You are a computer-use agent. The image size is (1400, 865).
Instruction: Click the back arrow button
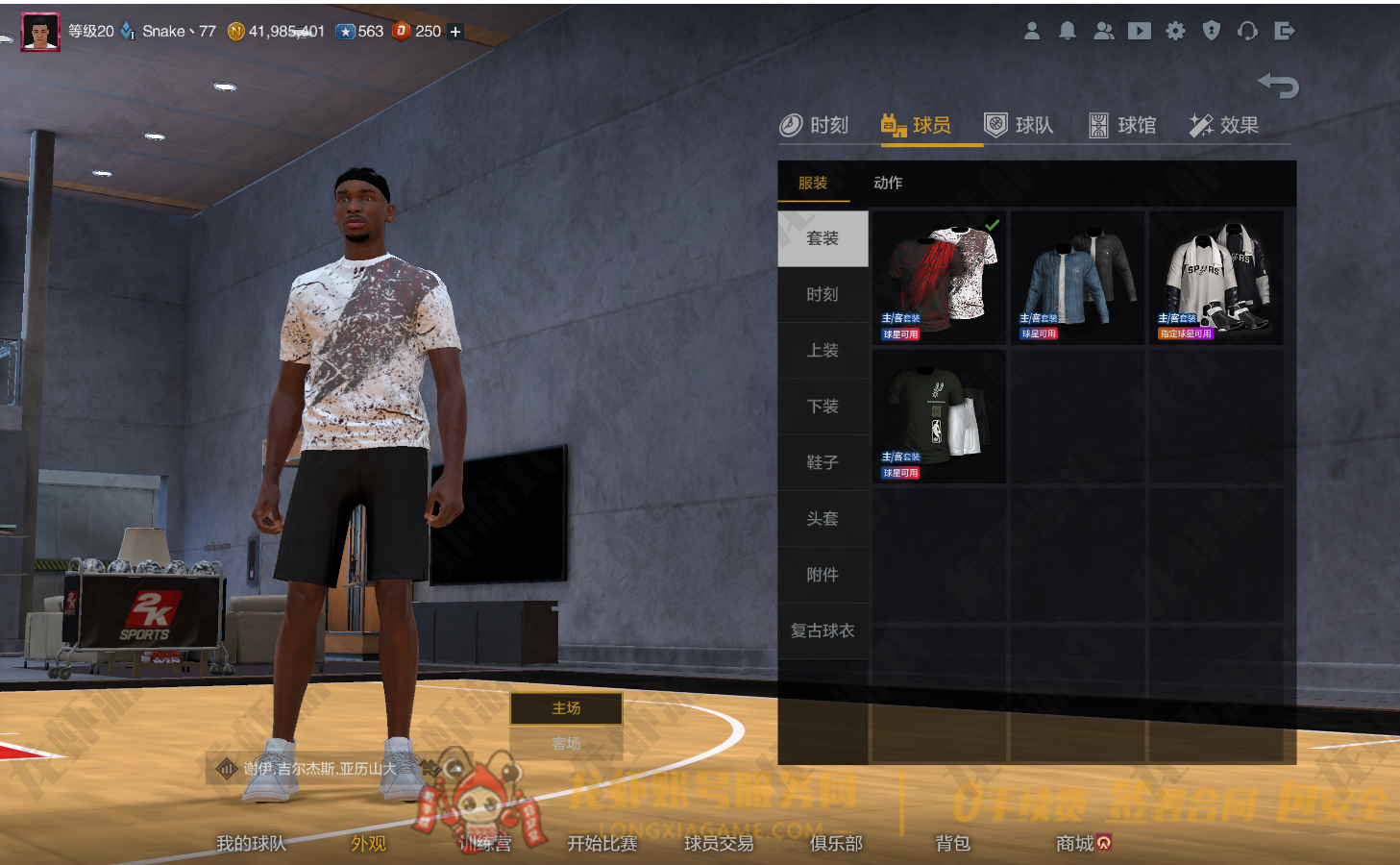tap(1278, 86)
